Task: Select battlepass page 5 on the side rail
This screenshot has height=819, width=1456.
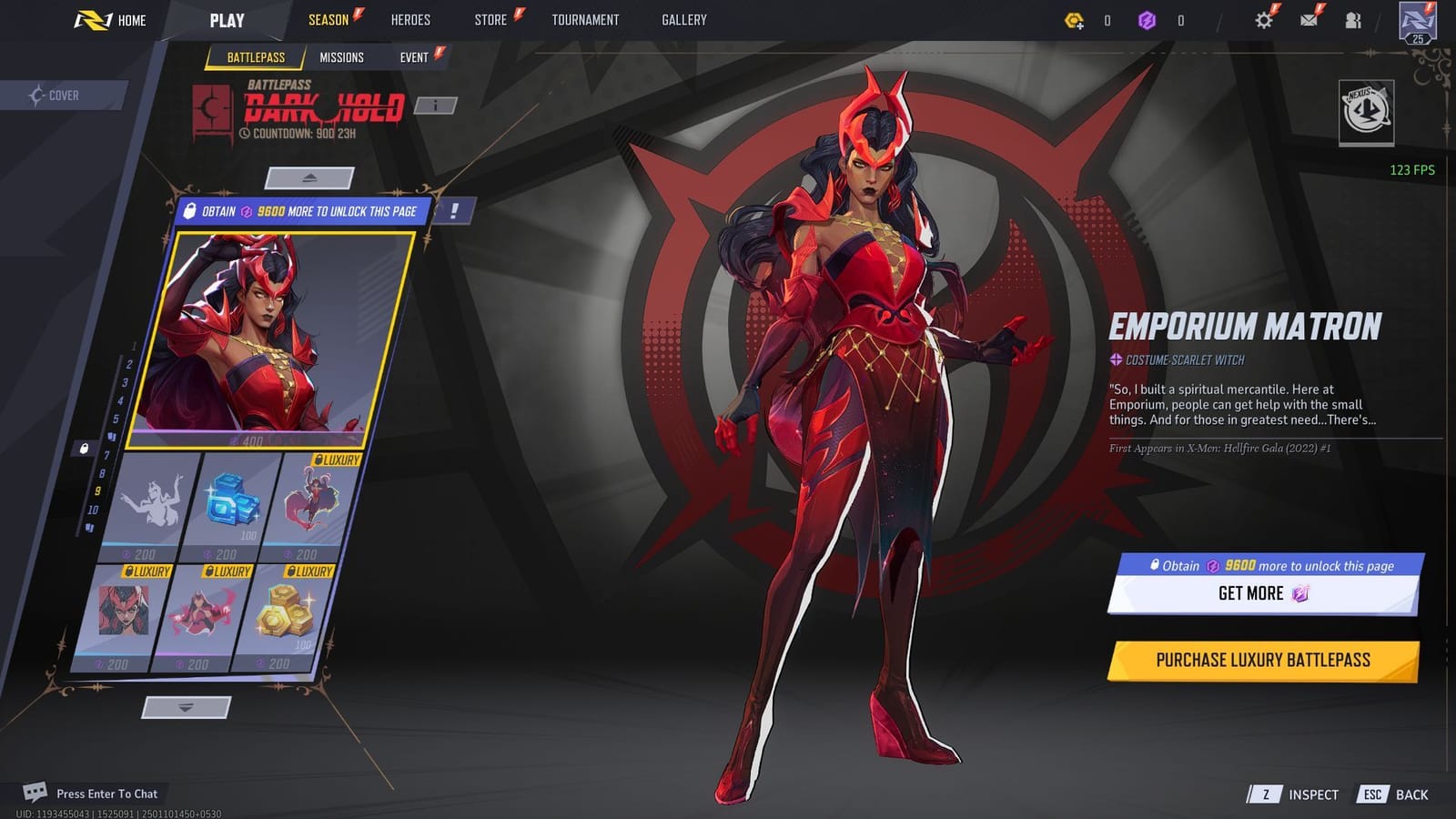Action: click(116, 418)
